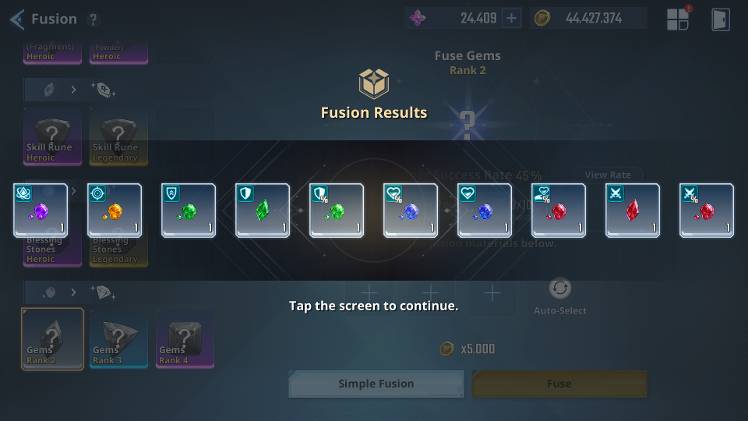
Task: Select the orange gem result
Action: point(114,210)
